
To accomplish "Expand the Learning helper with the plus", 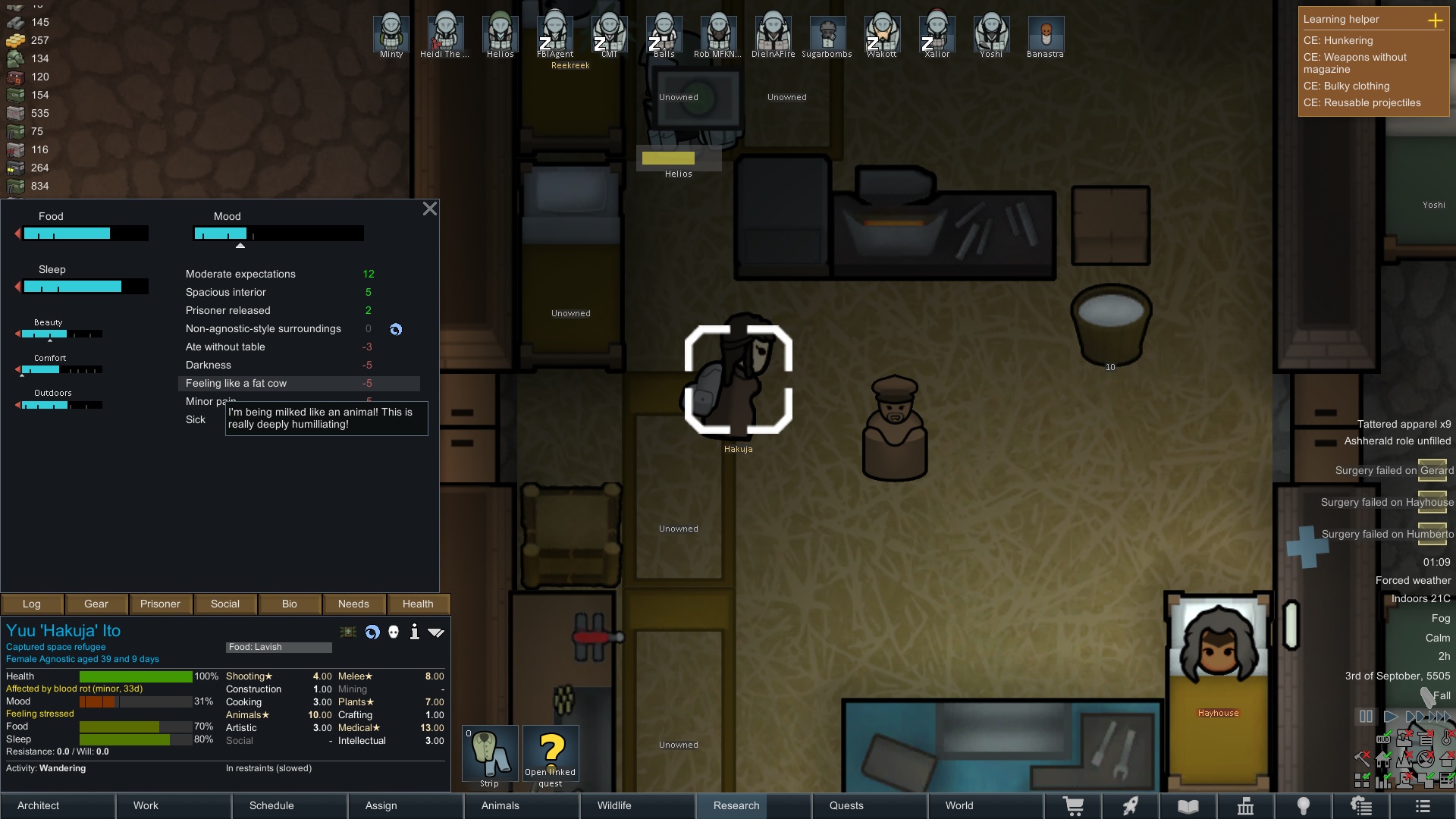I will coord(1436,20).
